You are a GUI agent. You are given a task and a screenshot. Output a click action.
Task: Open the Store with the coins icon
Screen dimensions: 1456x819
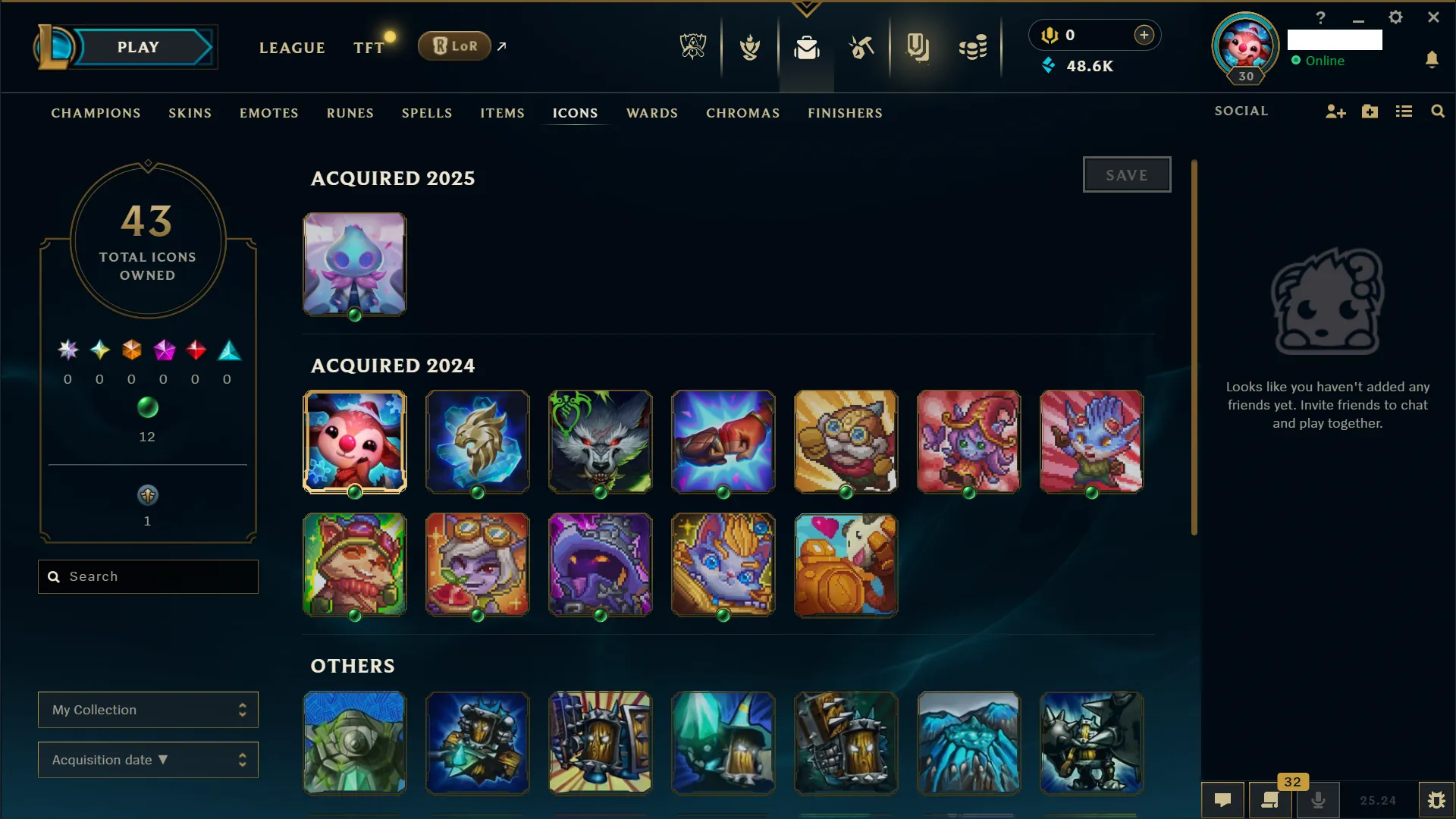pyautogui.click(x=973, y=47)
